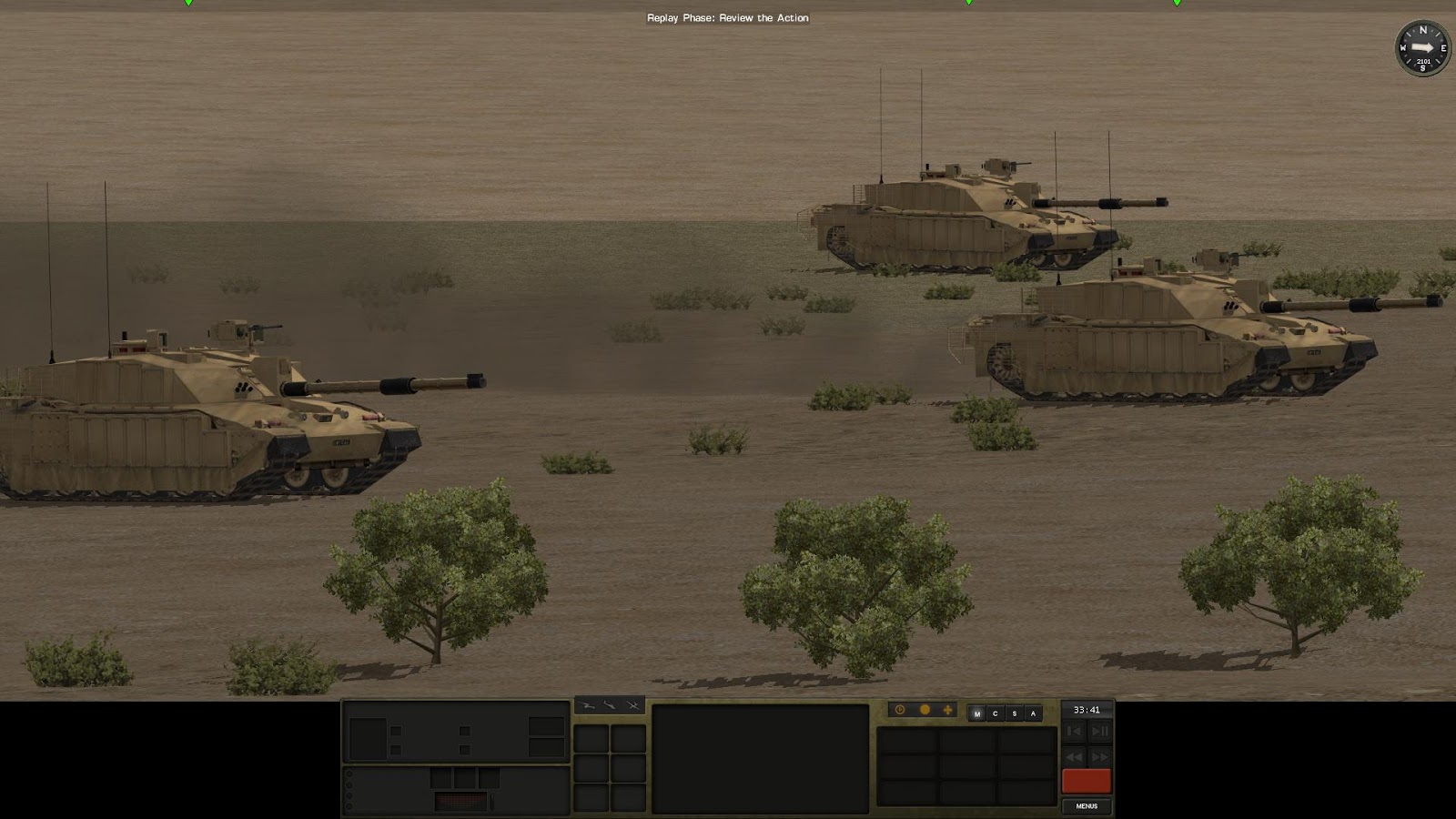This screenshot has width=1456, height=819.
Task: Click the yellow clock icon in the command panel
Action: point(899,710)
